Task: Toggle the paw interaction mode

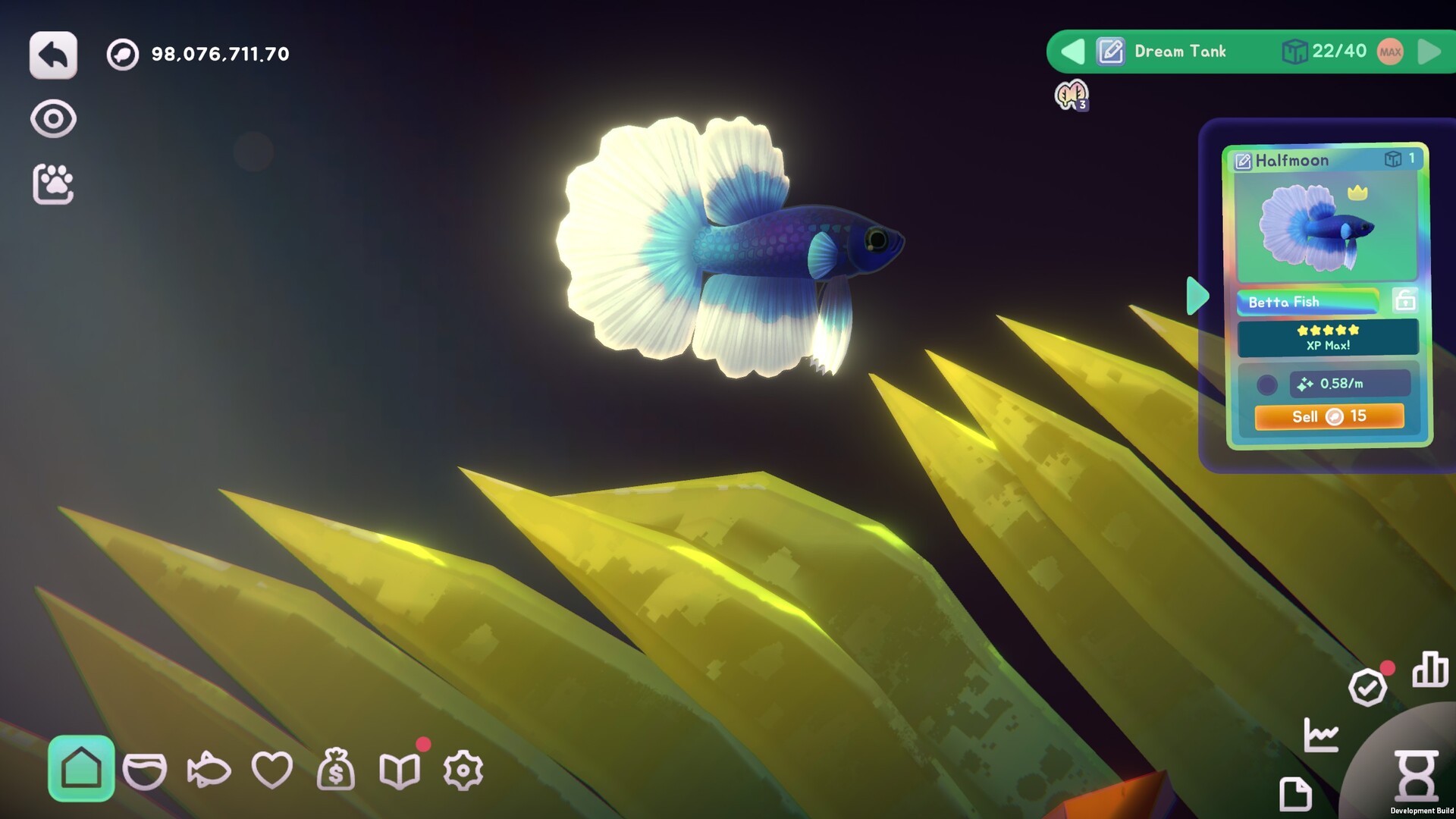Action: point(53,182)
